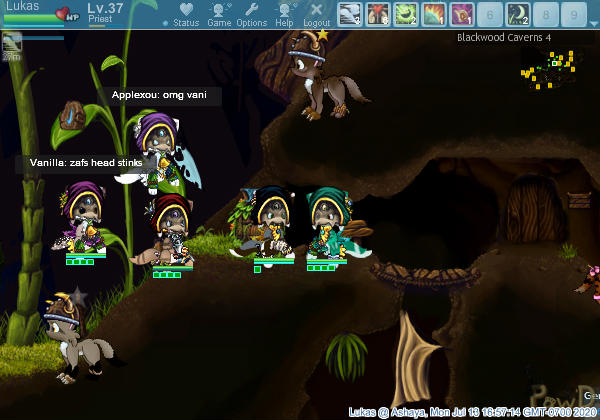Activate the wind gust skill in hotbar
This screenshot has width=600, height=420.
[350, 14]
